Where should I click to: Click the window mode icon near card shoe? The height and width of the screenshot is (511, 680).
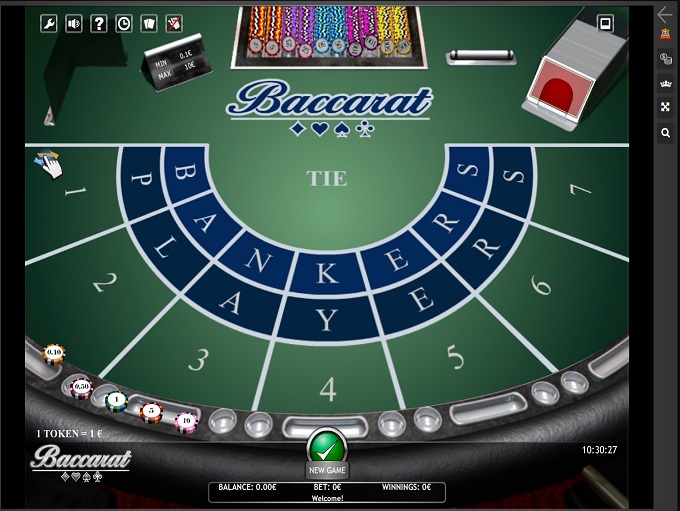click(605, 23)
